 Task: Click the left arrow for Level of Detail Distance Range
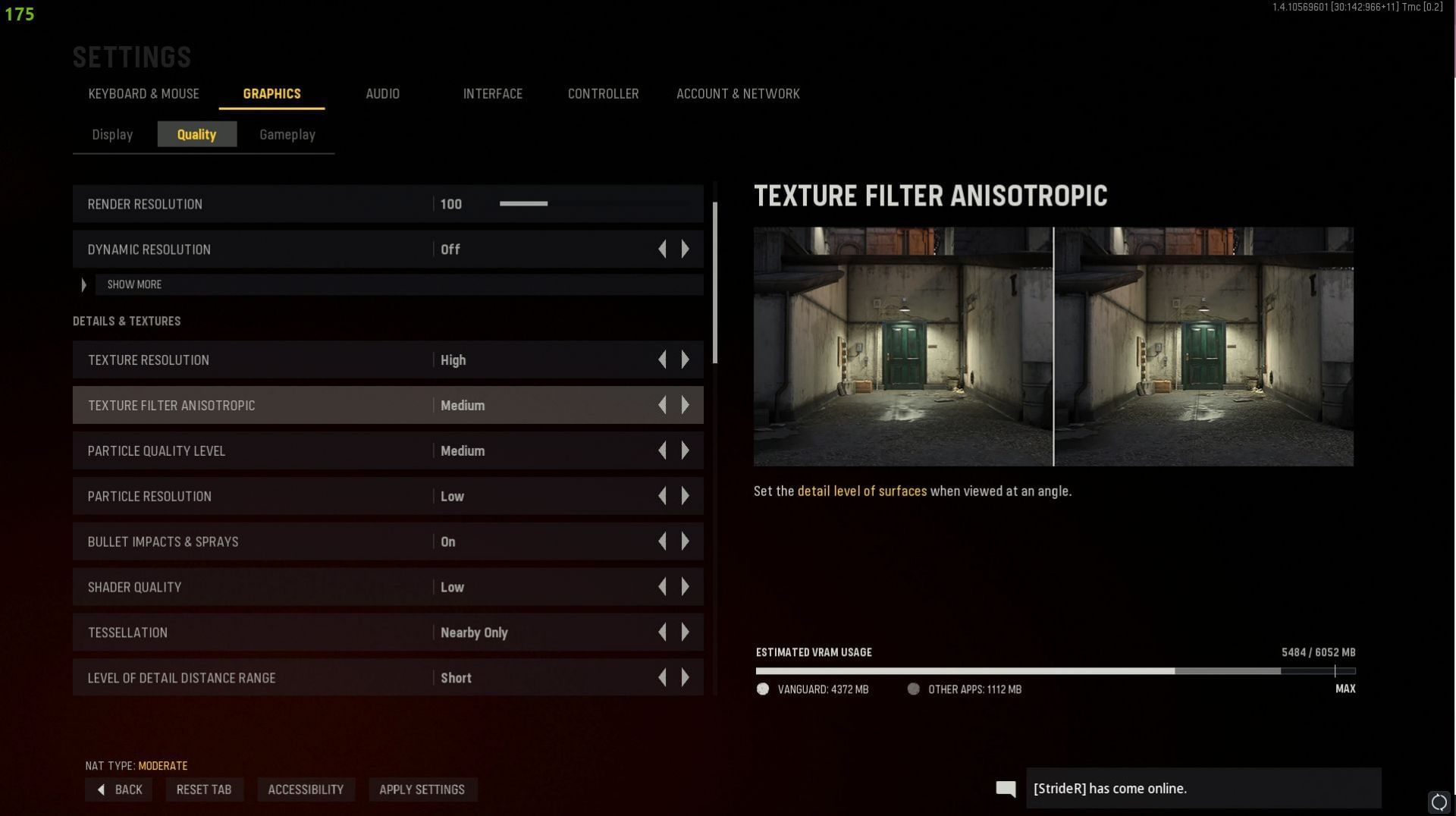[x=663, y=677]
